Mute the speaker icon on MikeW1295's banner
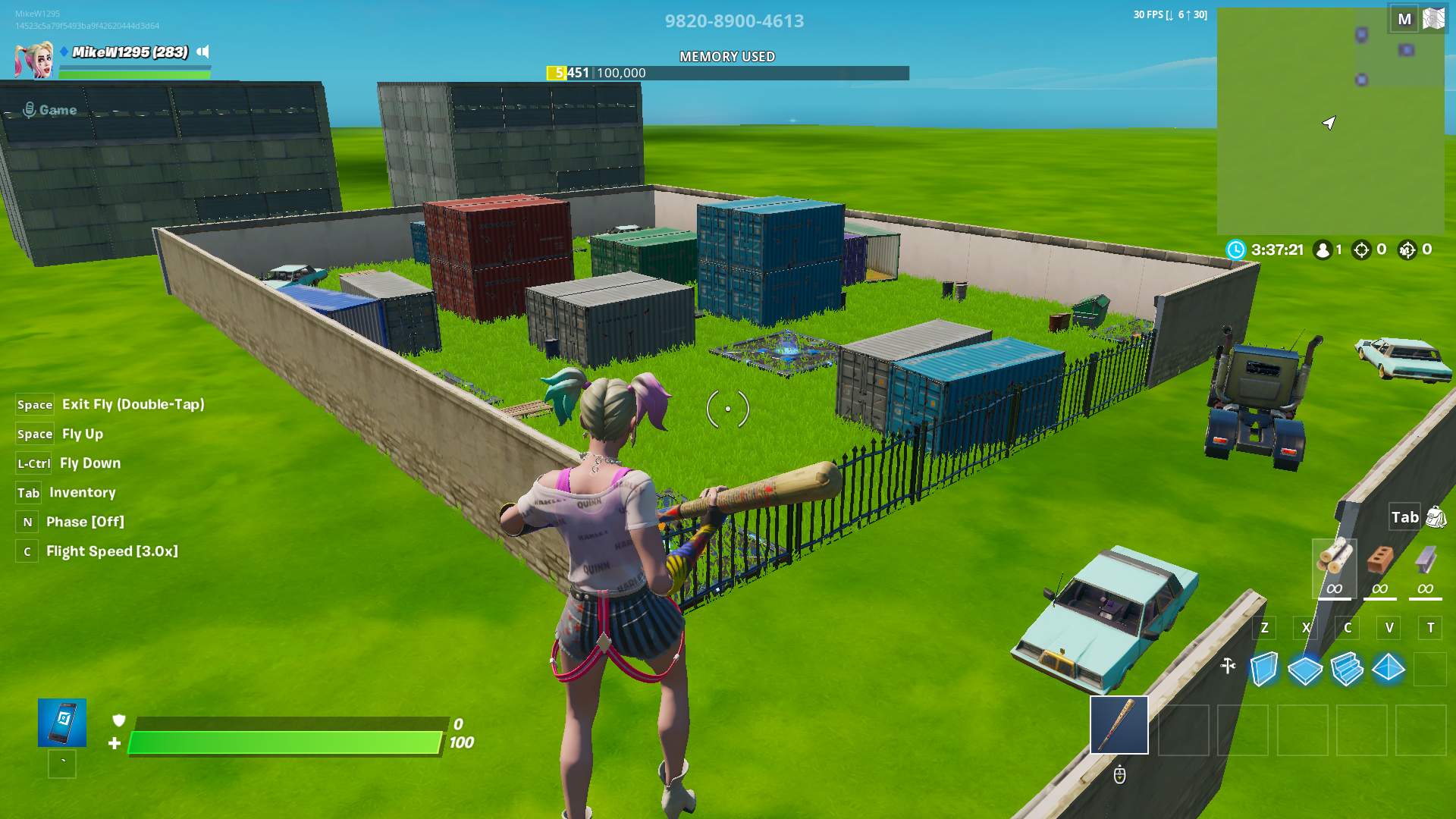Screen dimensions: 1456x819 click(x=202, y=52)
